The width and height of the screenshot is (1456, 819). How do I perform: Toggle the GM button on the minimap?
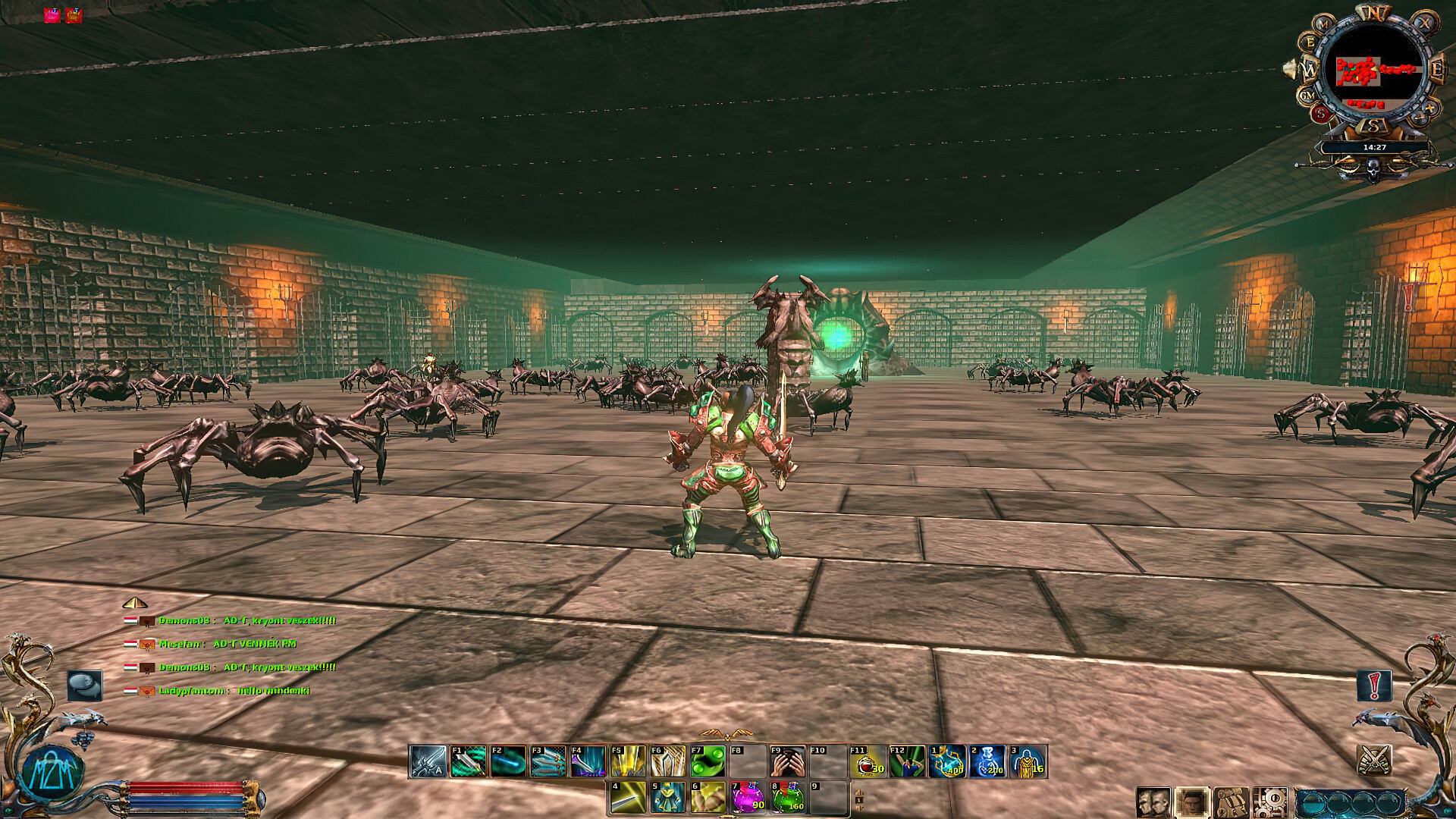coord(1307,94)
